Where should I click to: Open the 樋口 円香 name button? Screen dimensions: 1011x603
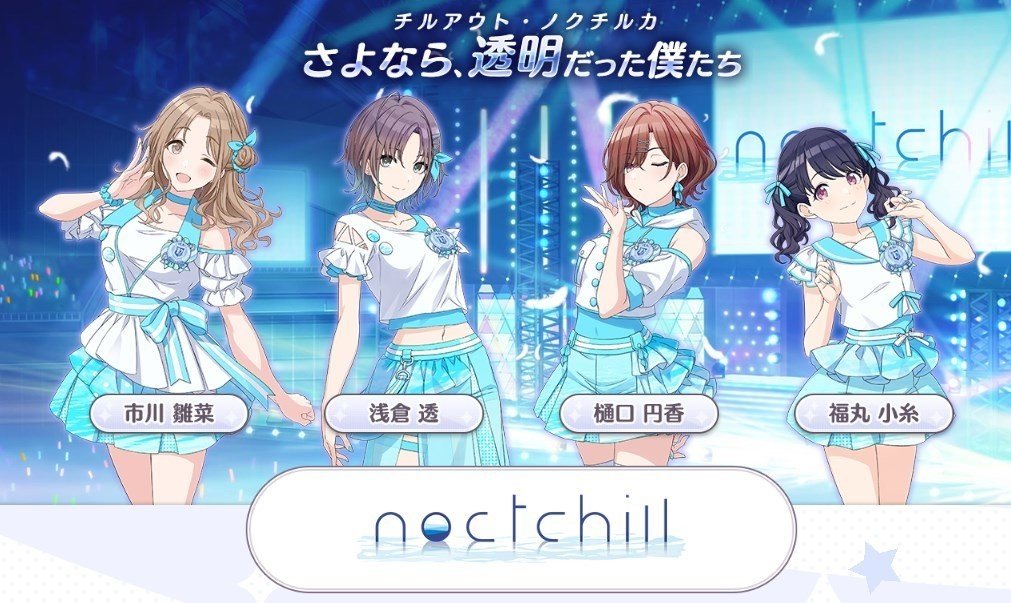637,413
